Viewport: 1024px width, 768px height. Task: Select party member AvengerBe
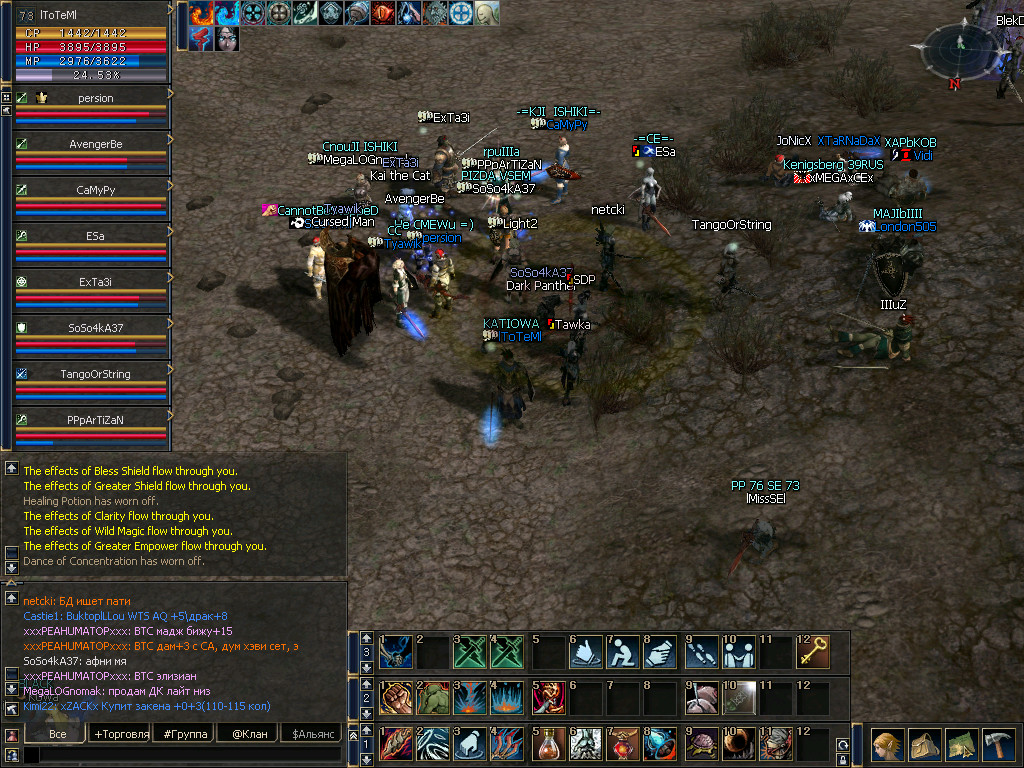point(95,144)
